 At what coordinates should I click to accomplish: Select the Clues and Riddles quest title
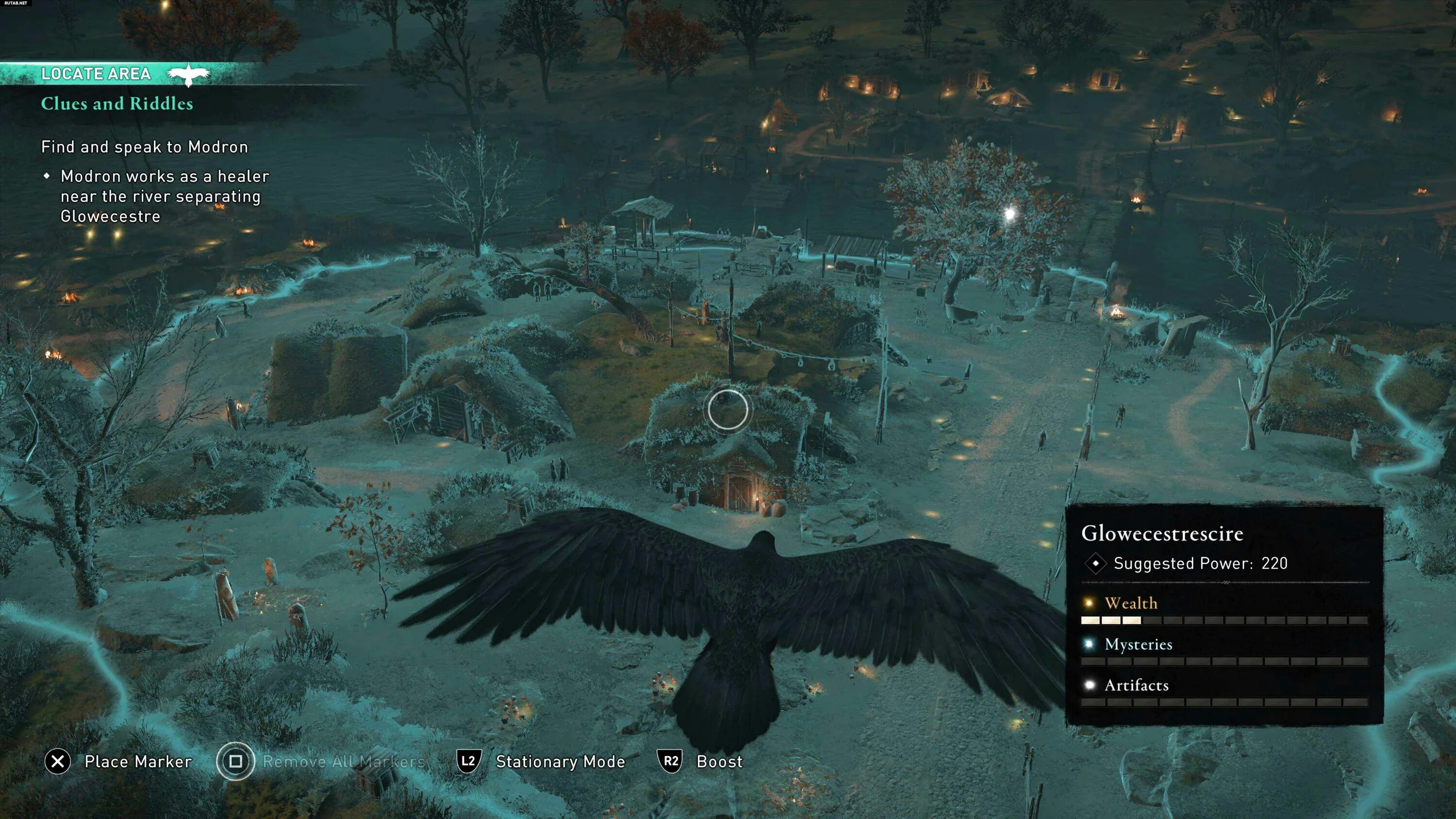117,103
